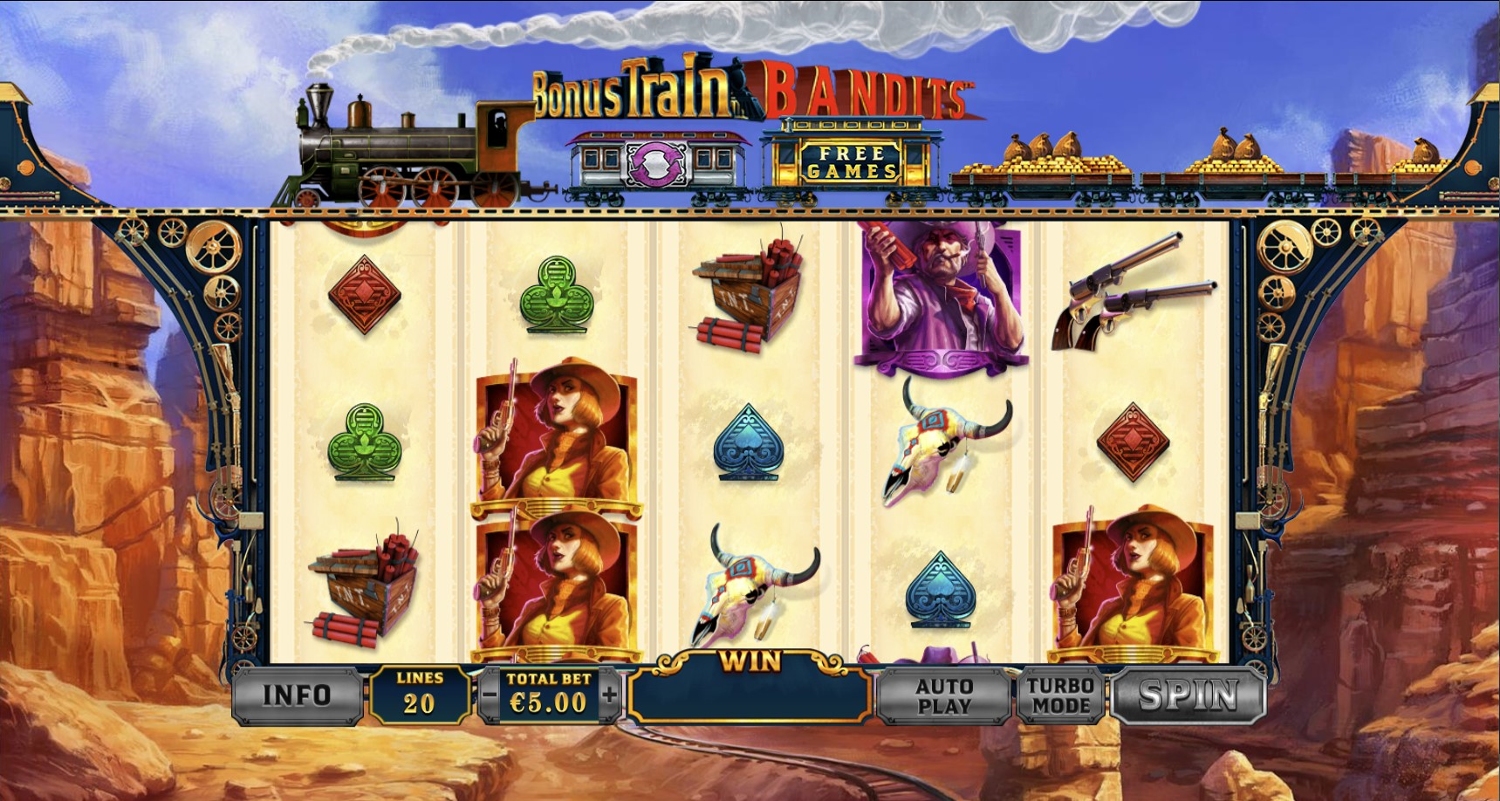This screenshot has width=1500, height=801.
Task: Increase total bet with the plus button
Action: click(x=609, y=694)
